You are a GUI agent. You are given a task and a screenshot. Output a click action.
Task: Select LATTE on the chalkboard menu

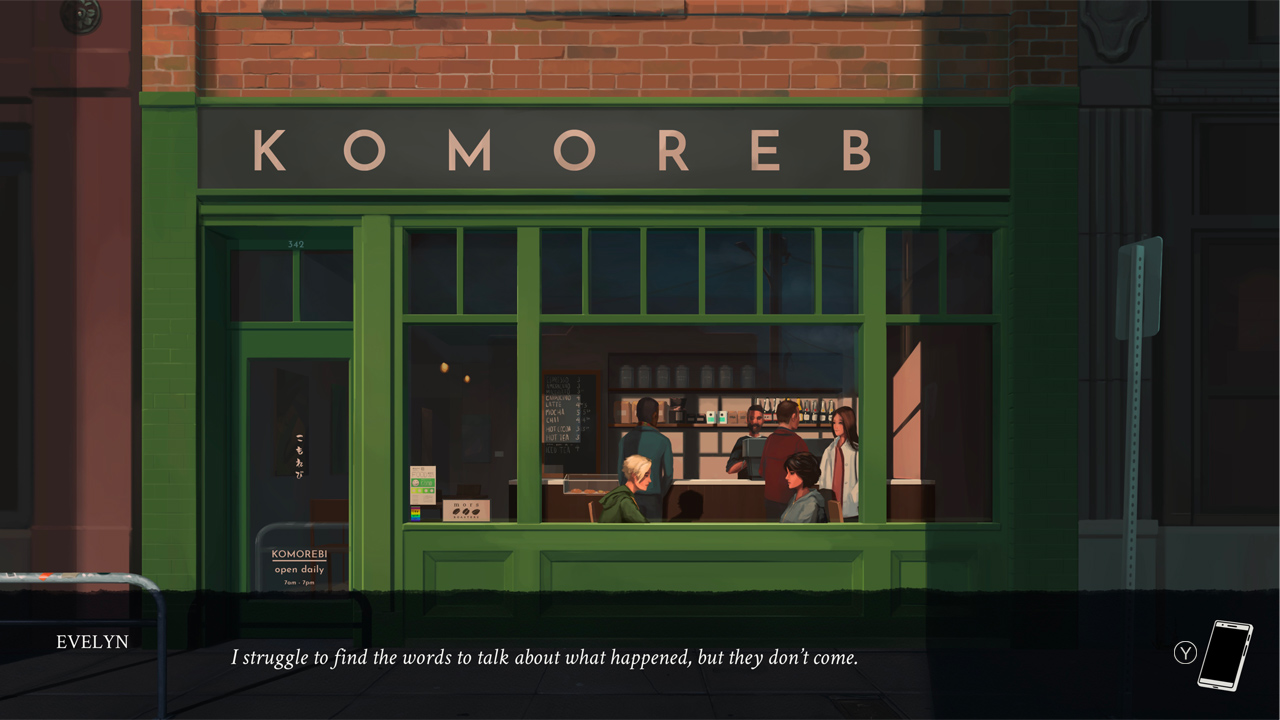[554, 405]
